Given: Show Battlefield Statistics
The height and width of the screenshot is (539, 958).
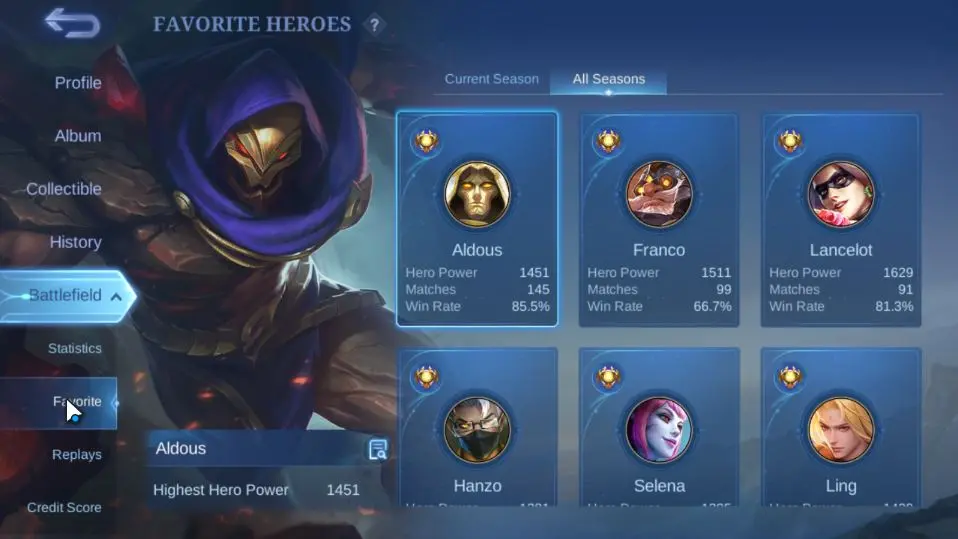Looking at the screenshot, I should click(x=75, y=349).
